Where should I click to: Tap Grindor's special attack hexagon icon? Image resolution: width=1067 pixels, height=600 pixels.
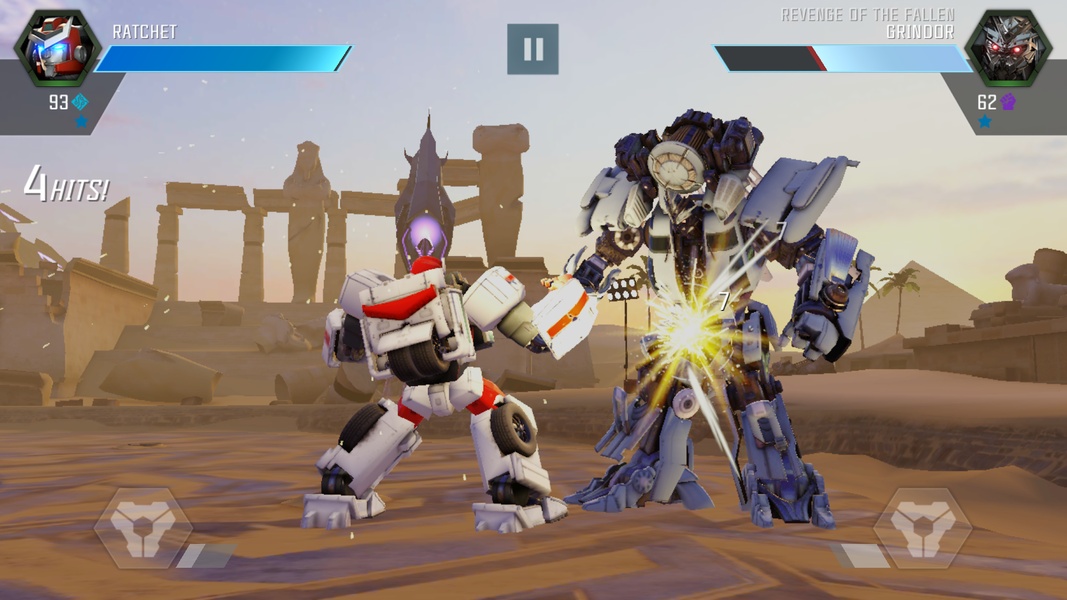[x=922, y=527]
